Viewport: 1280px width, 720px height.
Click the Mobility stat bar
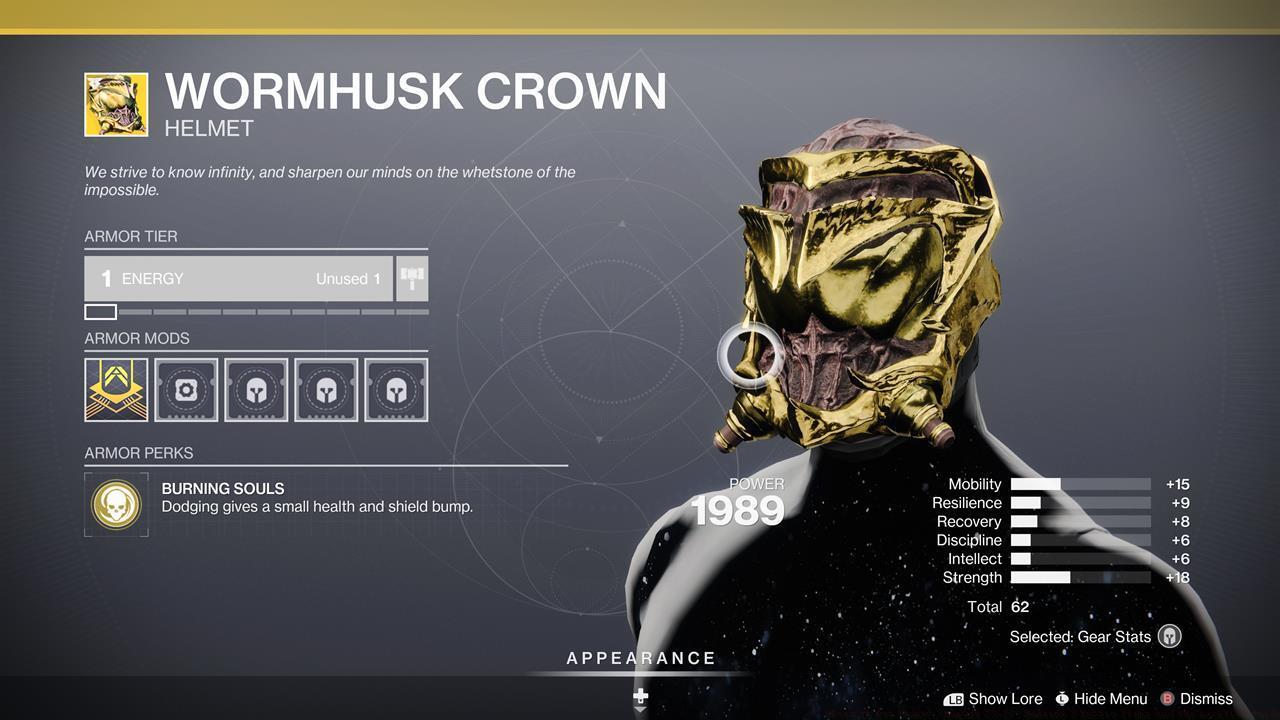point(1080,484)
